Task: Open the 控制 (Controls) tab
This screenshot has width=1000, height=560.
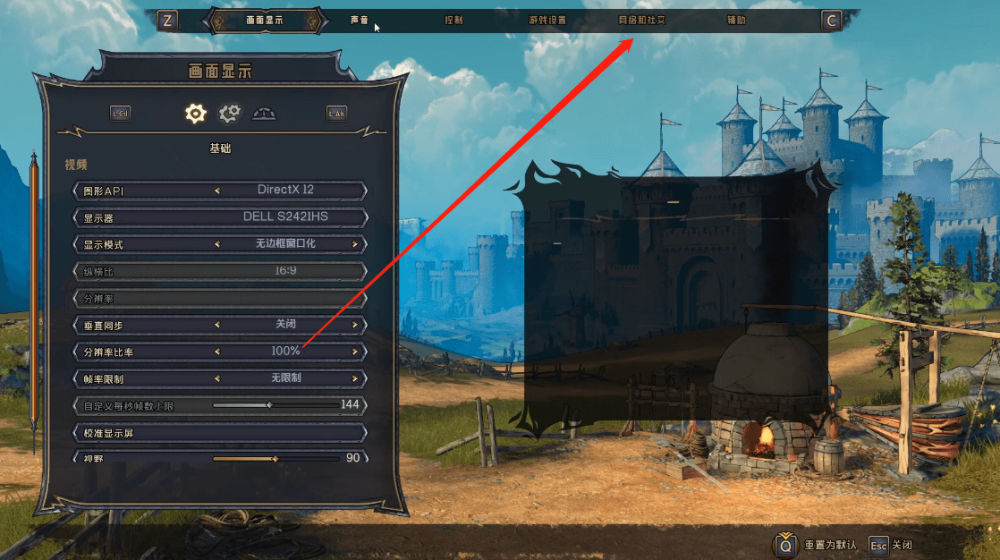Action: coord(453,20)
